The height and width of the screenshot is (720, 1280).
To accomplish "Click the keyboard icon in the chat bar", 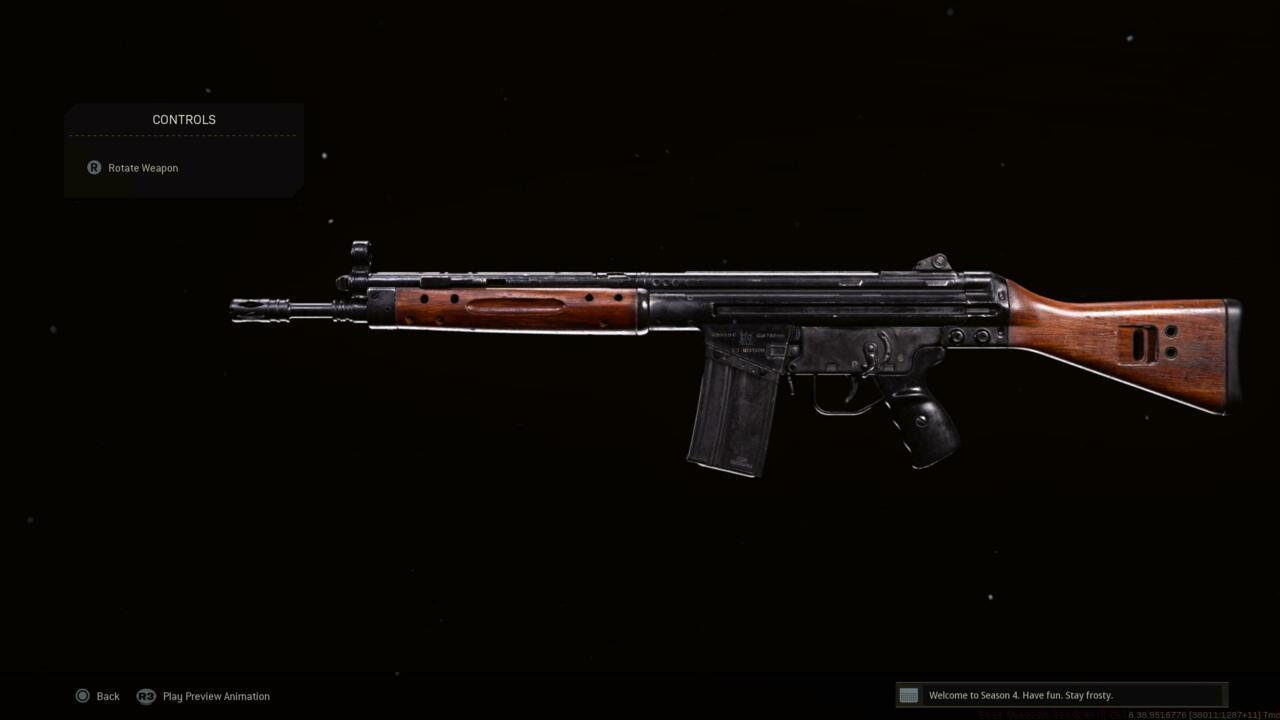I will (x=908, y=695).
